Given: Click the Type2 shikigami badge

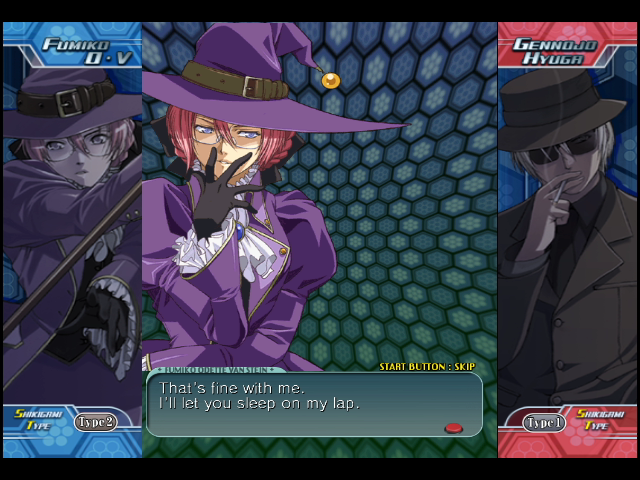Looking at the screenshot, I should point(96,422).
